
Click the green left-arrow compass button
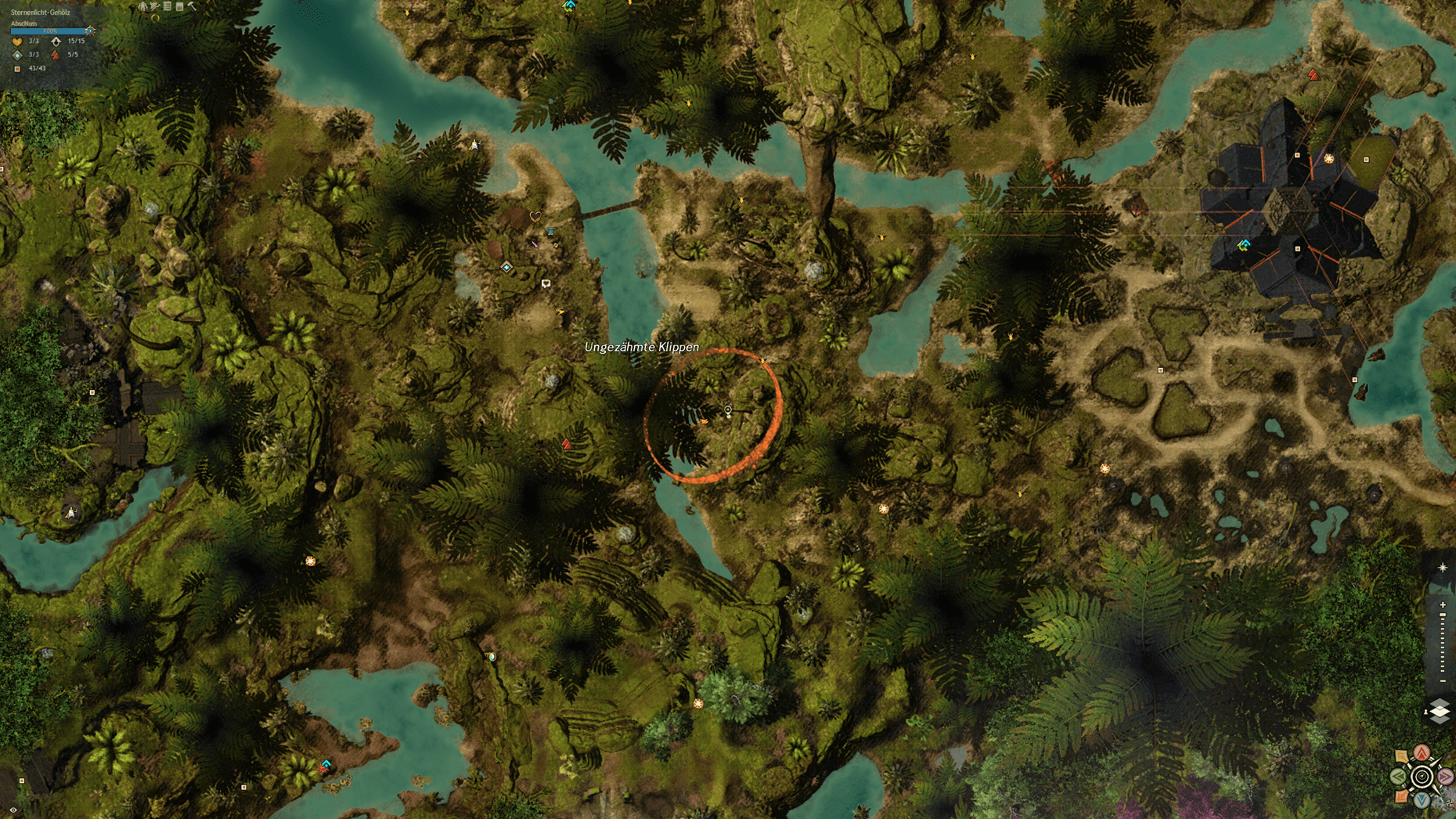point(1398,777)
